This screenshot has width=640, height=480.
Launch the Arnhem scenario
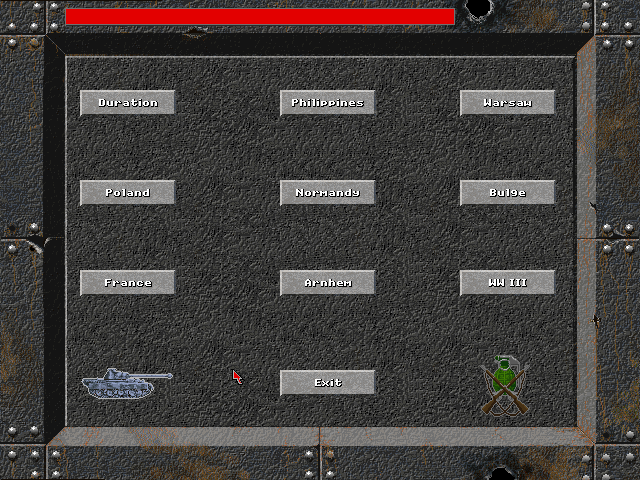tap(327, 282)
